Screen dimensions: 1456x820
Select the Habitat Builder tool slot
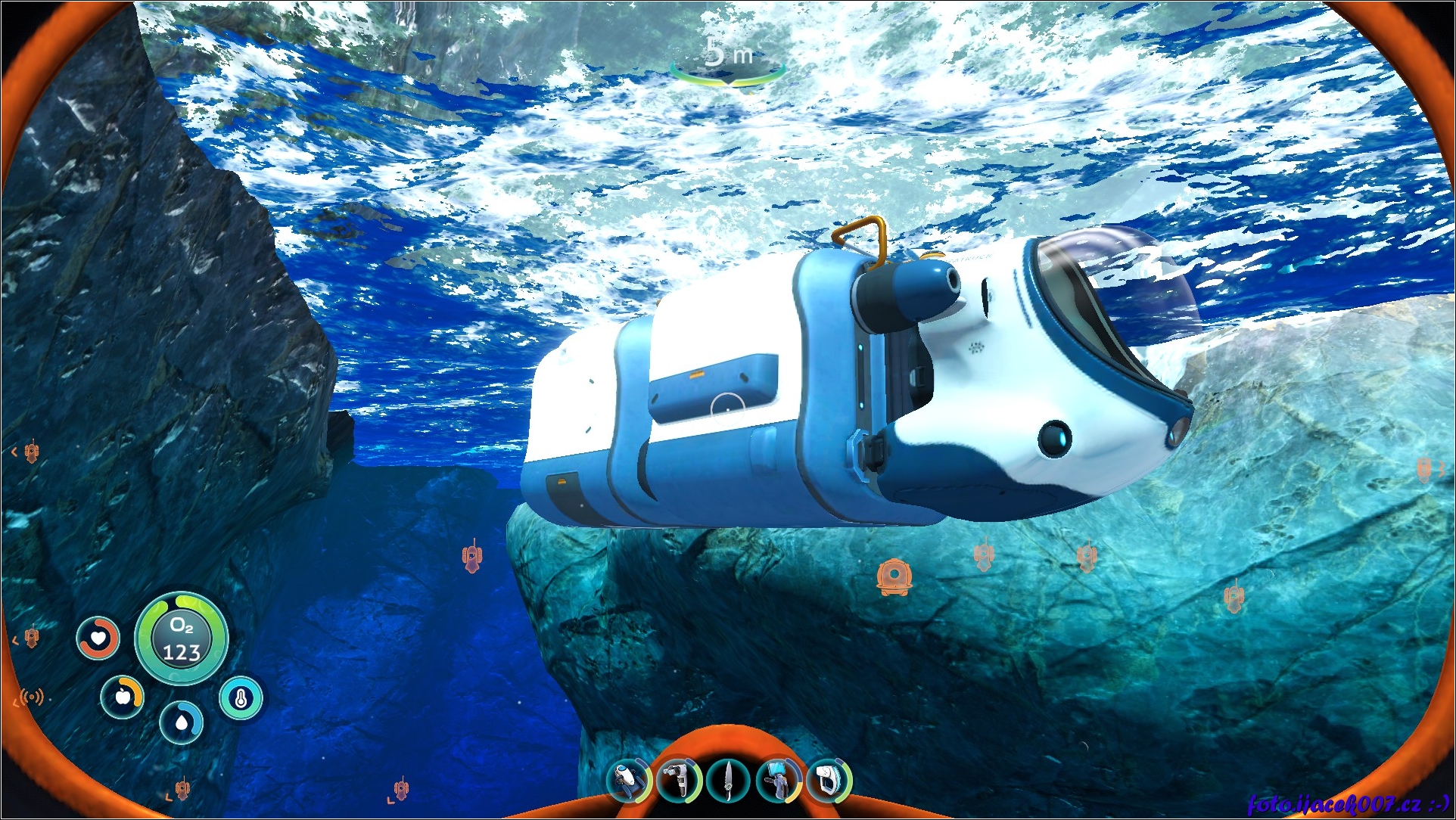click(779, 780)
